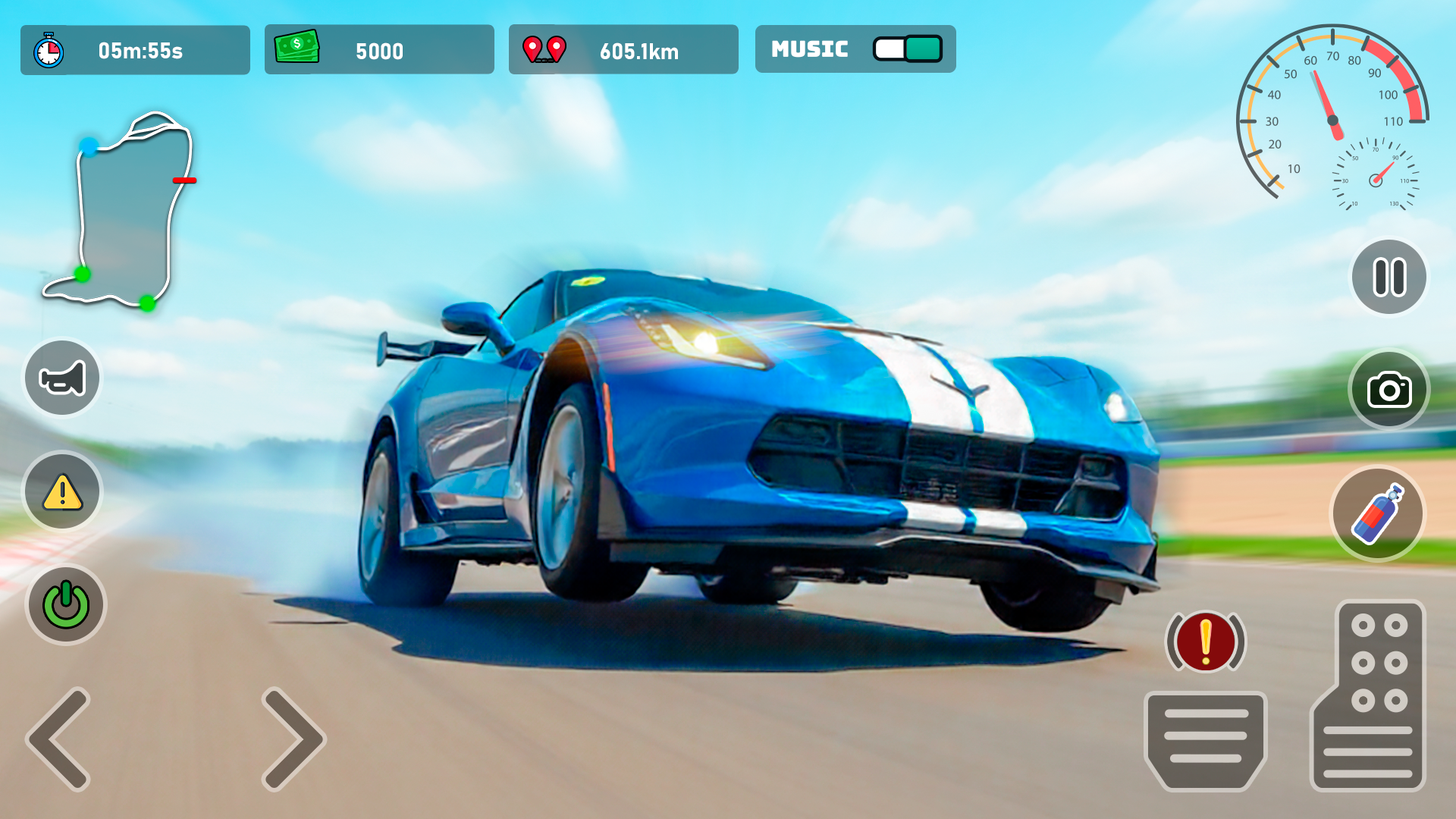Toggle the Music switch
Screen dimensions: 1456x819
pos(907,49)
